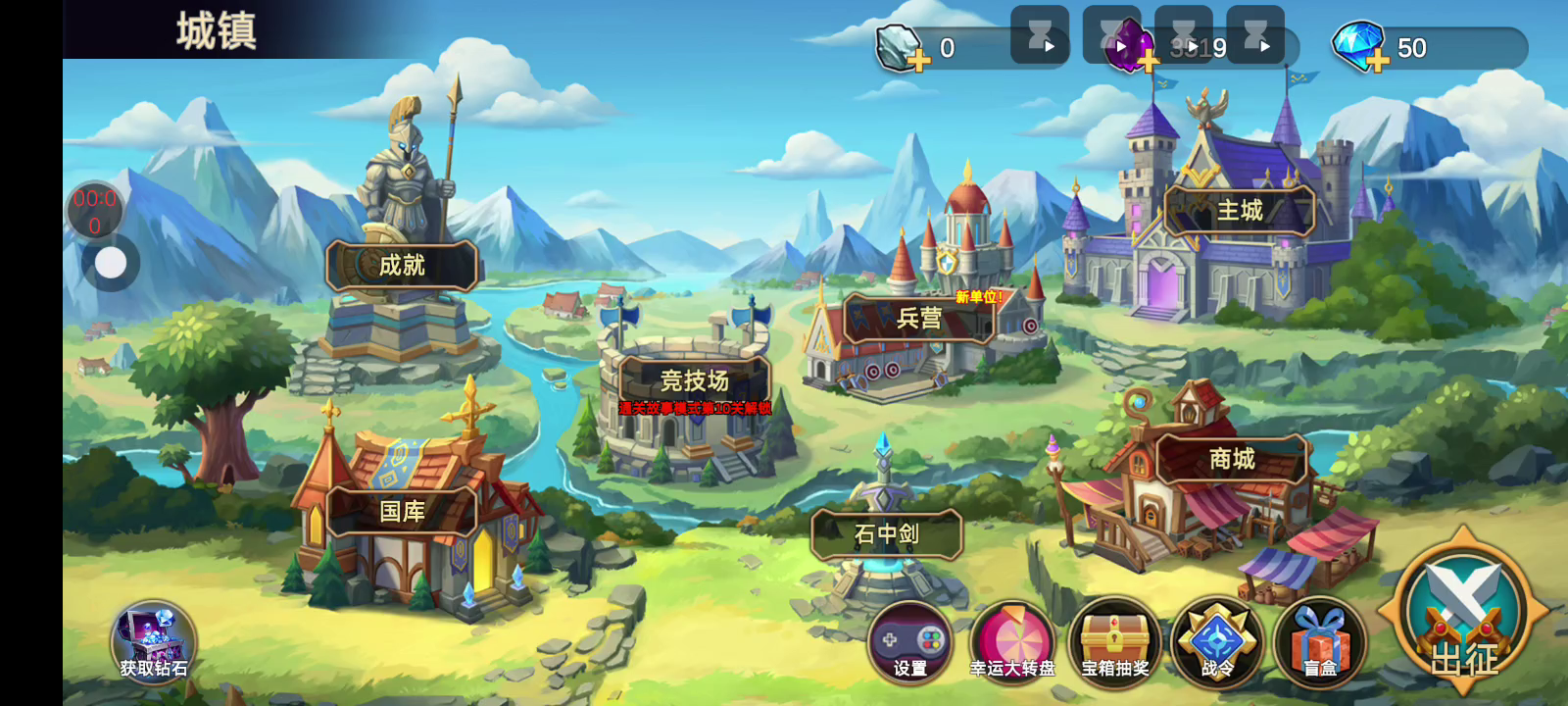This screenshot has height=706, width=1568.
Task: Go to the 主城 main castle
Action: pos(1239,211)
